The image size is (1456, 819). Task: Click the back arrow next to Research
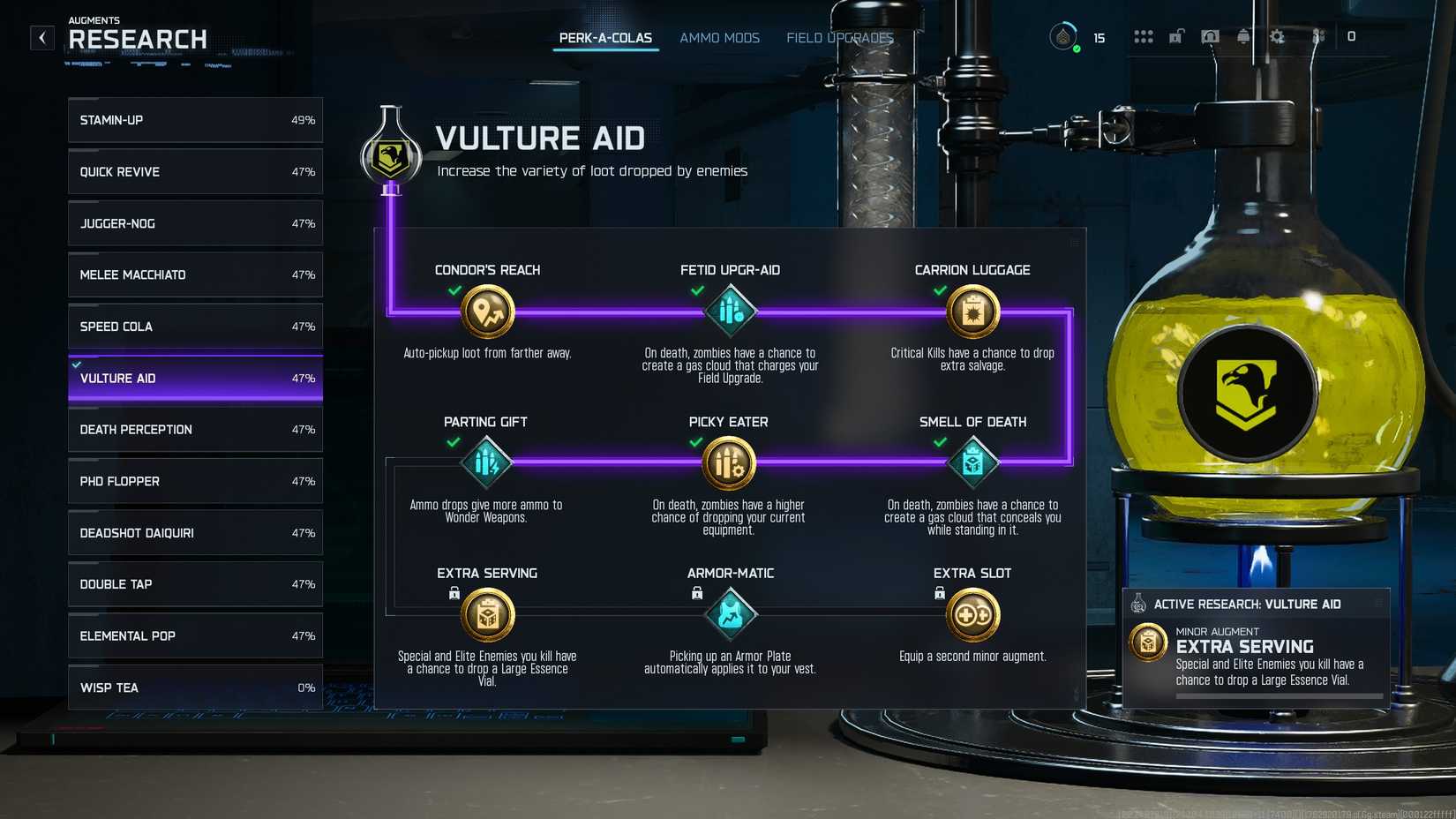(41, 37)
